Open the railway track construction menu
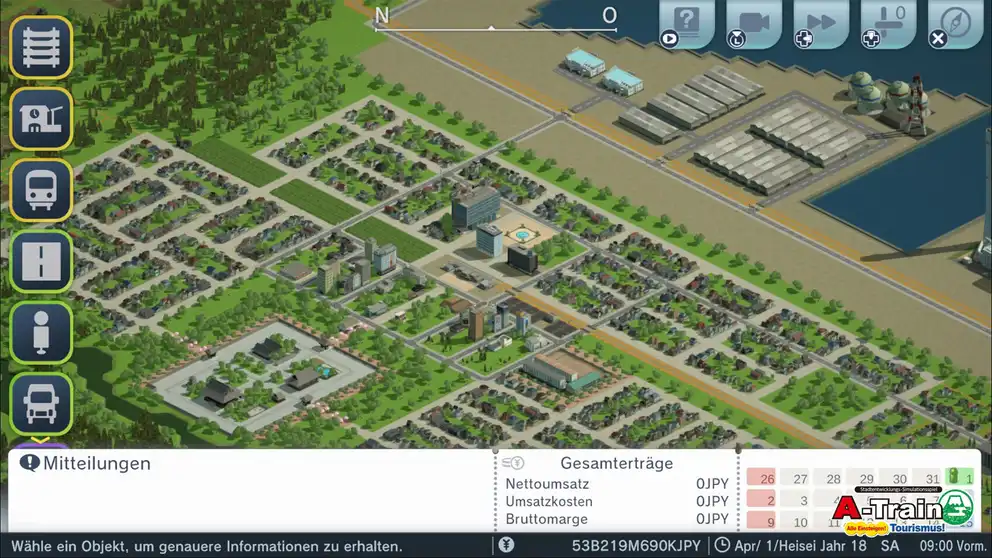This screenshot has width=992, height=558. (x=41, y=47)
